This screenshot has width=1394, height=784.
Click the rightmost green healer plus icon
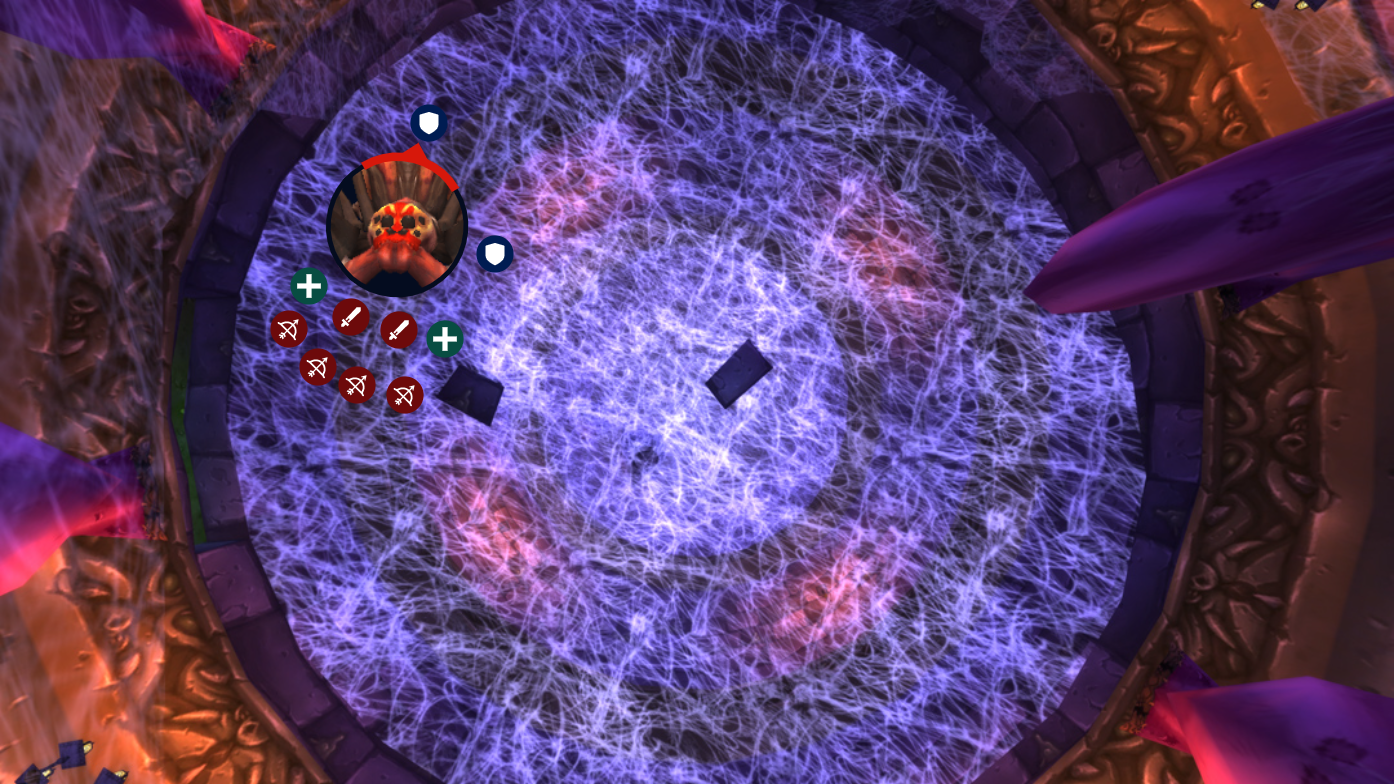click(443, 338)
